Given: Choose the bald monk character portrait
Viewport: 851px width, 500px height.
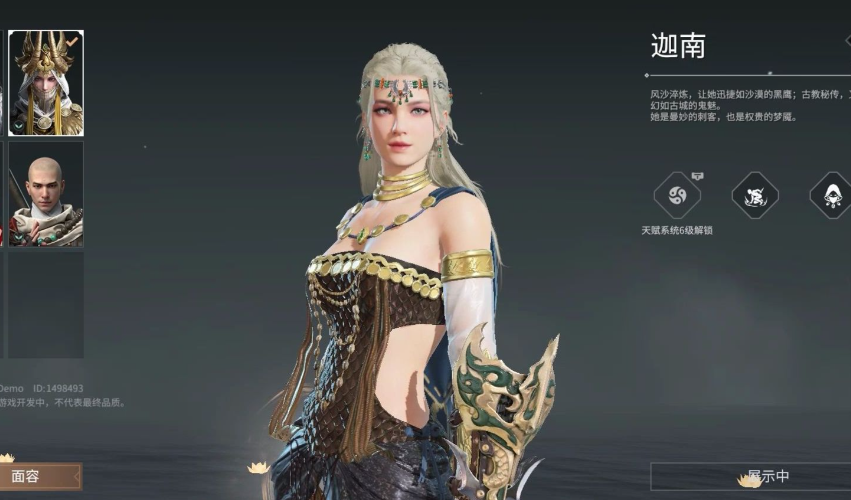Looking at the screenshot, I should (x=46, y=193).
